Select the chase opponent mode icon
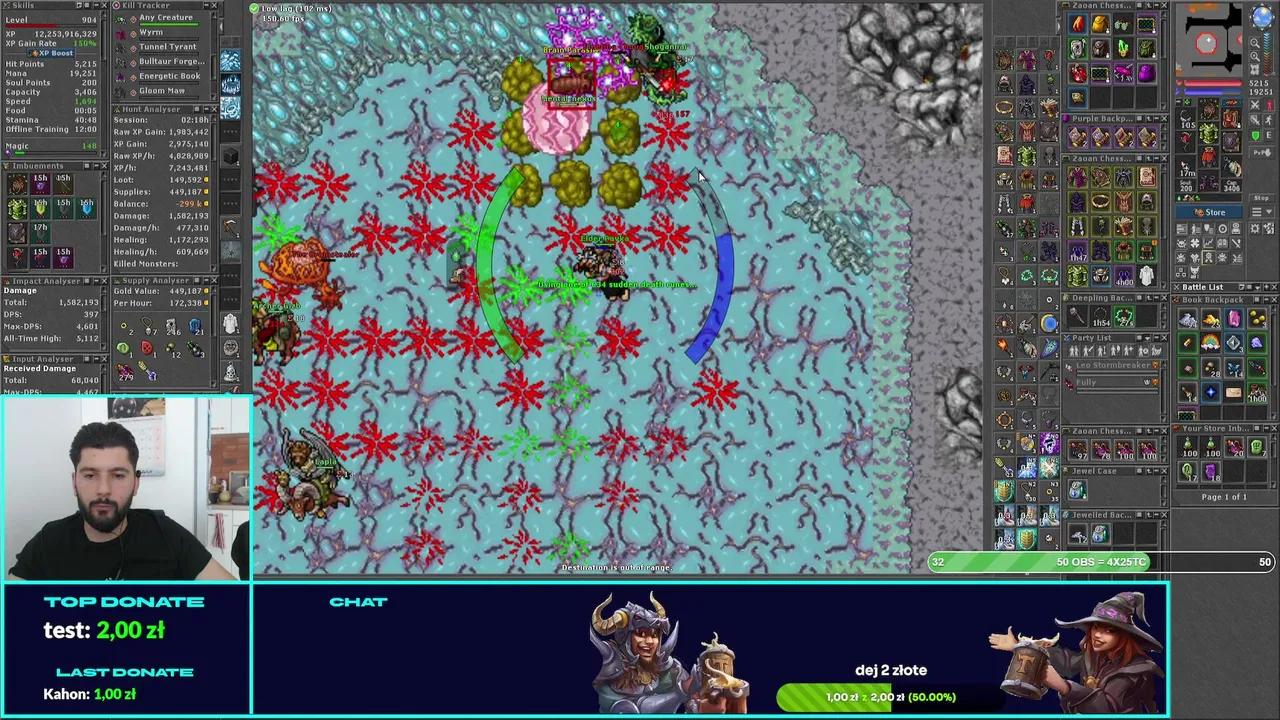The image size is (1280, 720). tap(1268, 120)
